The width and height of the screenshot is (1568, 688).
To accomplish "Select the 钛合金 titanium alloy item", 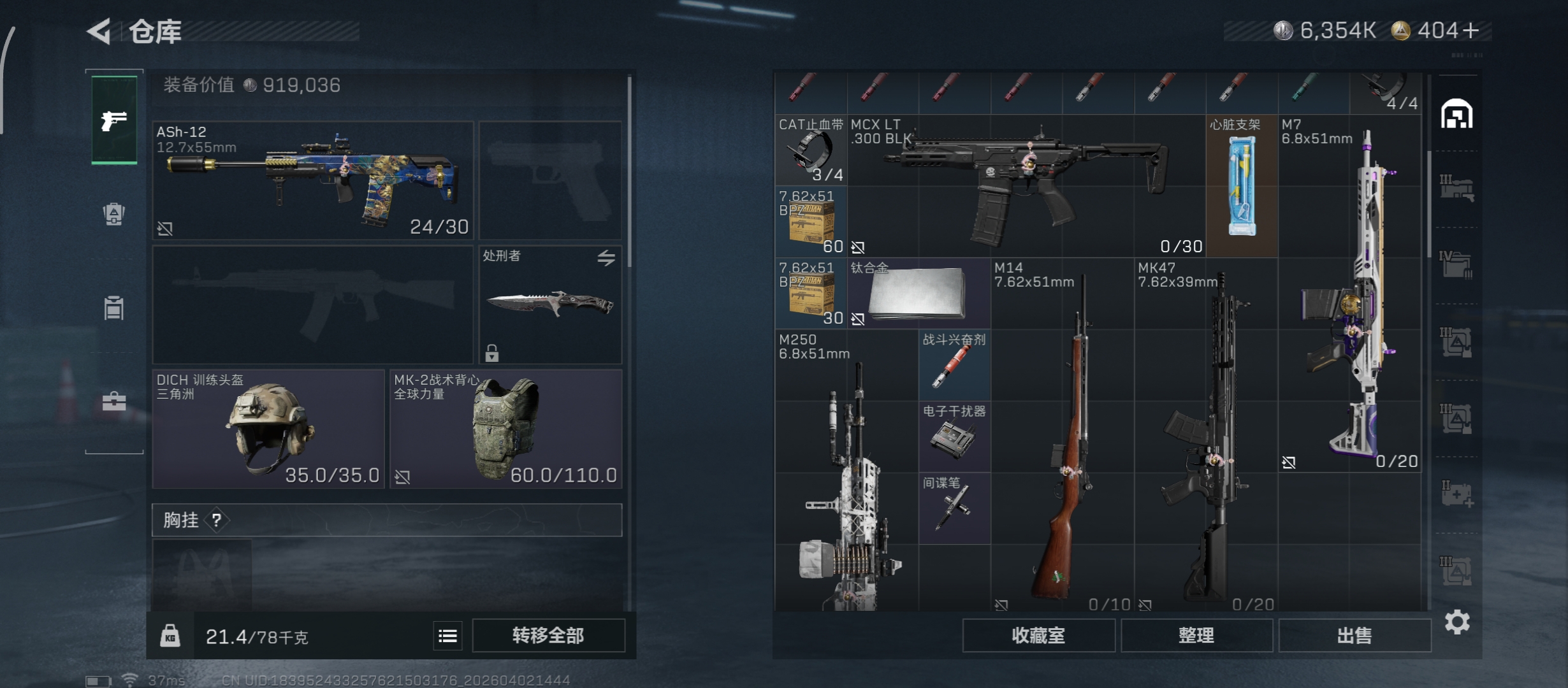I will pyautogui.click(x=918, y=293).
